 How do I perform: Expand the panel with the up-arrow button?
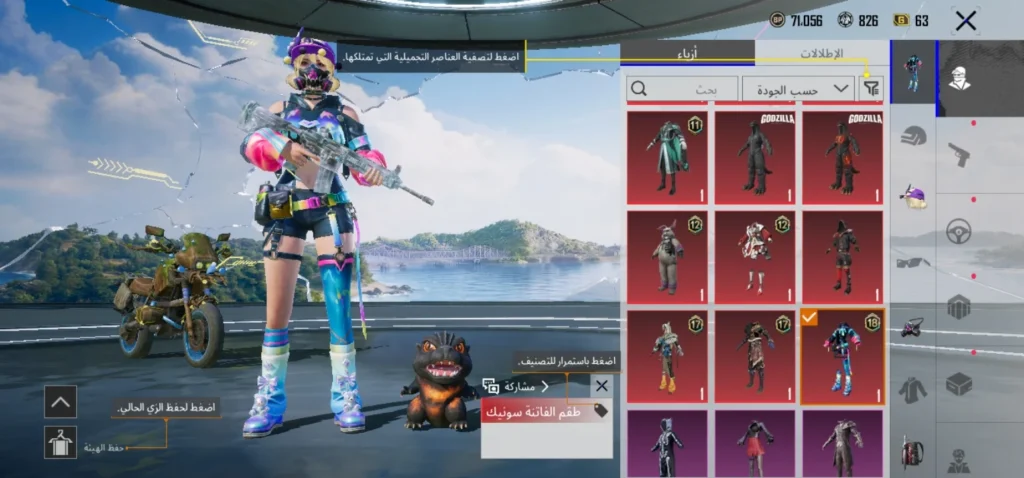60,401
